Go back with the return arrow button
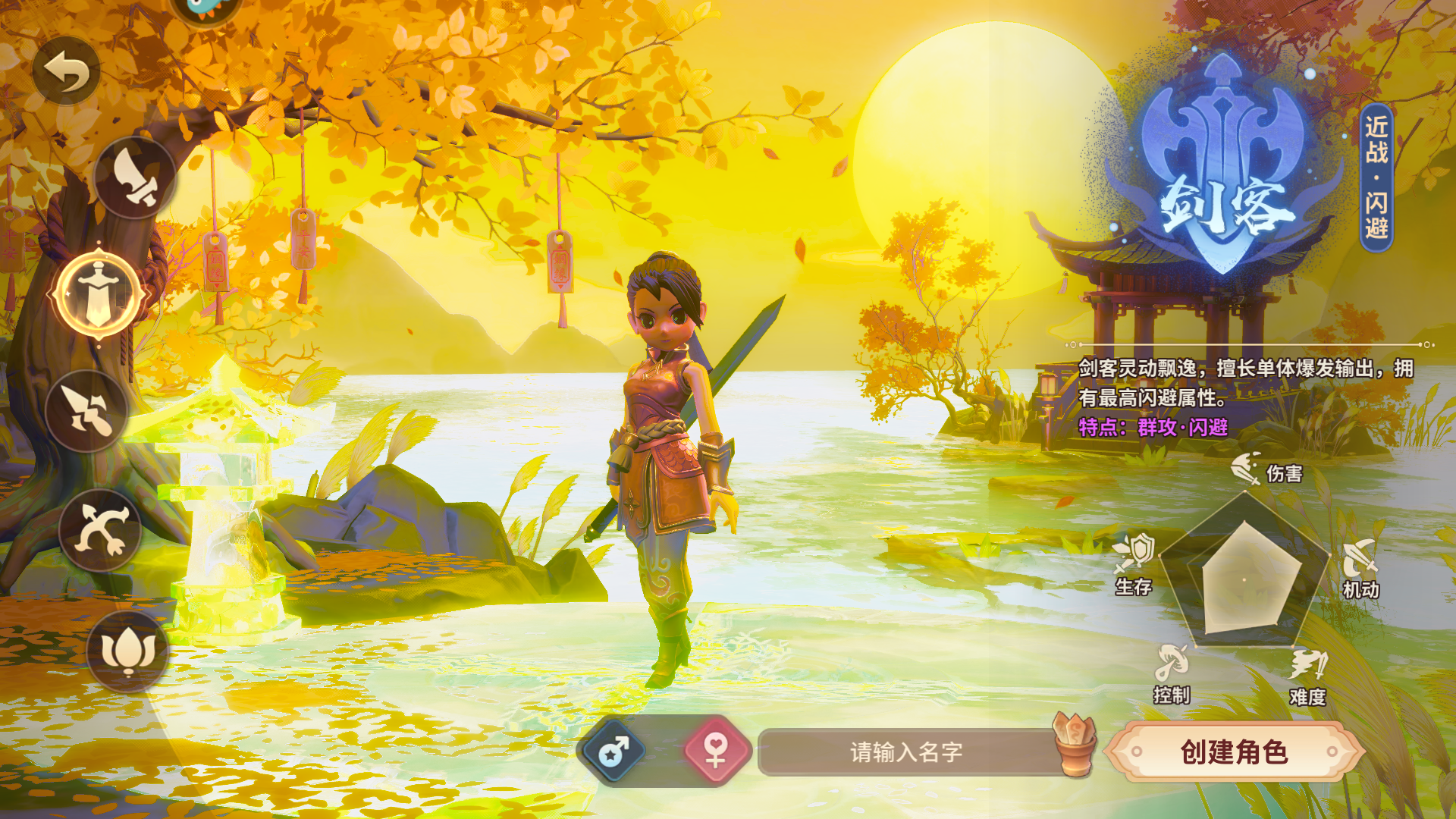 (x=67, y=71)
